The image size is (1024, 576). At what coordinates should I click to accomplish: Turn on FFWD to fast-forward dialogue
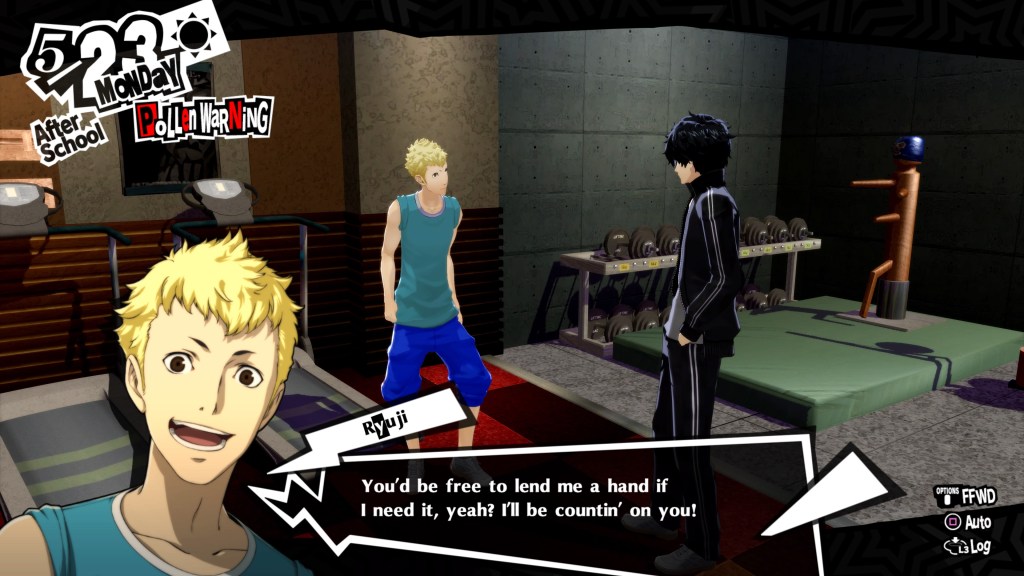pos(965,497)
